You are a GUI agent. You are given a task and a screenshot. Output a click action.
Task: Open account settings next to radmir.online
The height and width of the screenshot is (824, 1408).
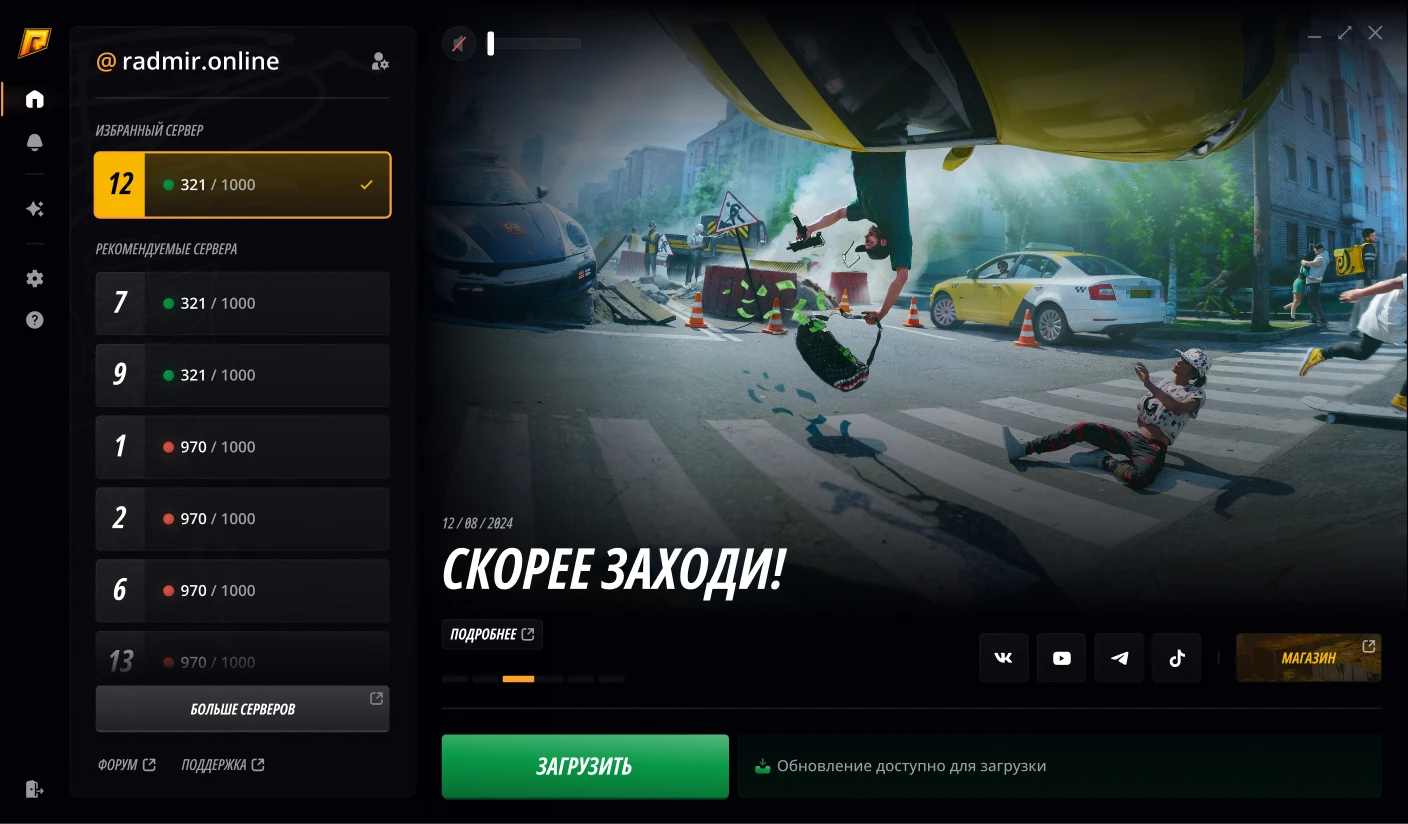click(x=379, y=62)
